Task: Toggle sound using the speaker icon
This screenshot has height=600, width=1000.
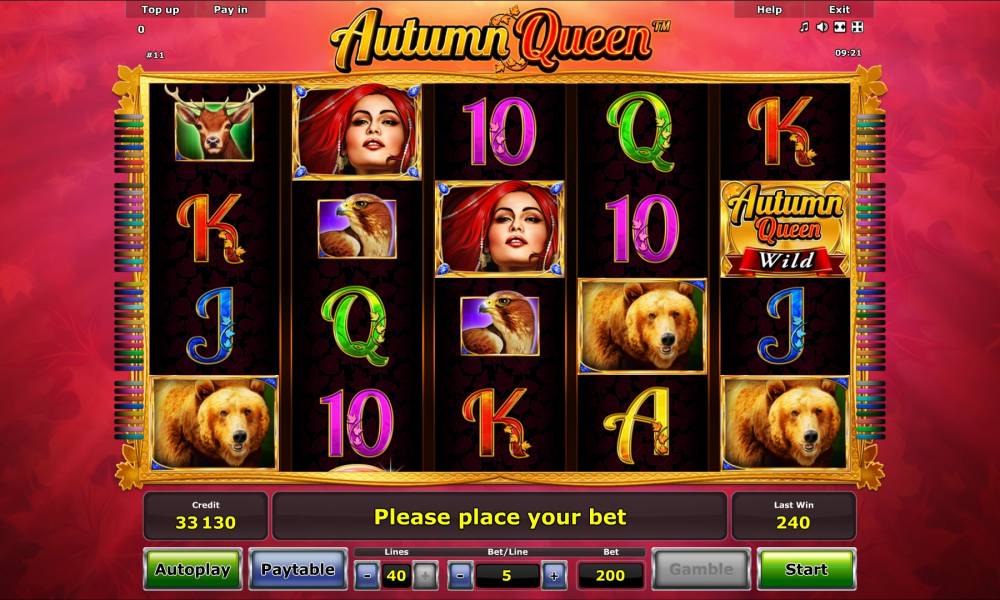Action: (x=822, y=27)
